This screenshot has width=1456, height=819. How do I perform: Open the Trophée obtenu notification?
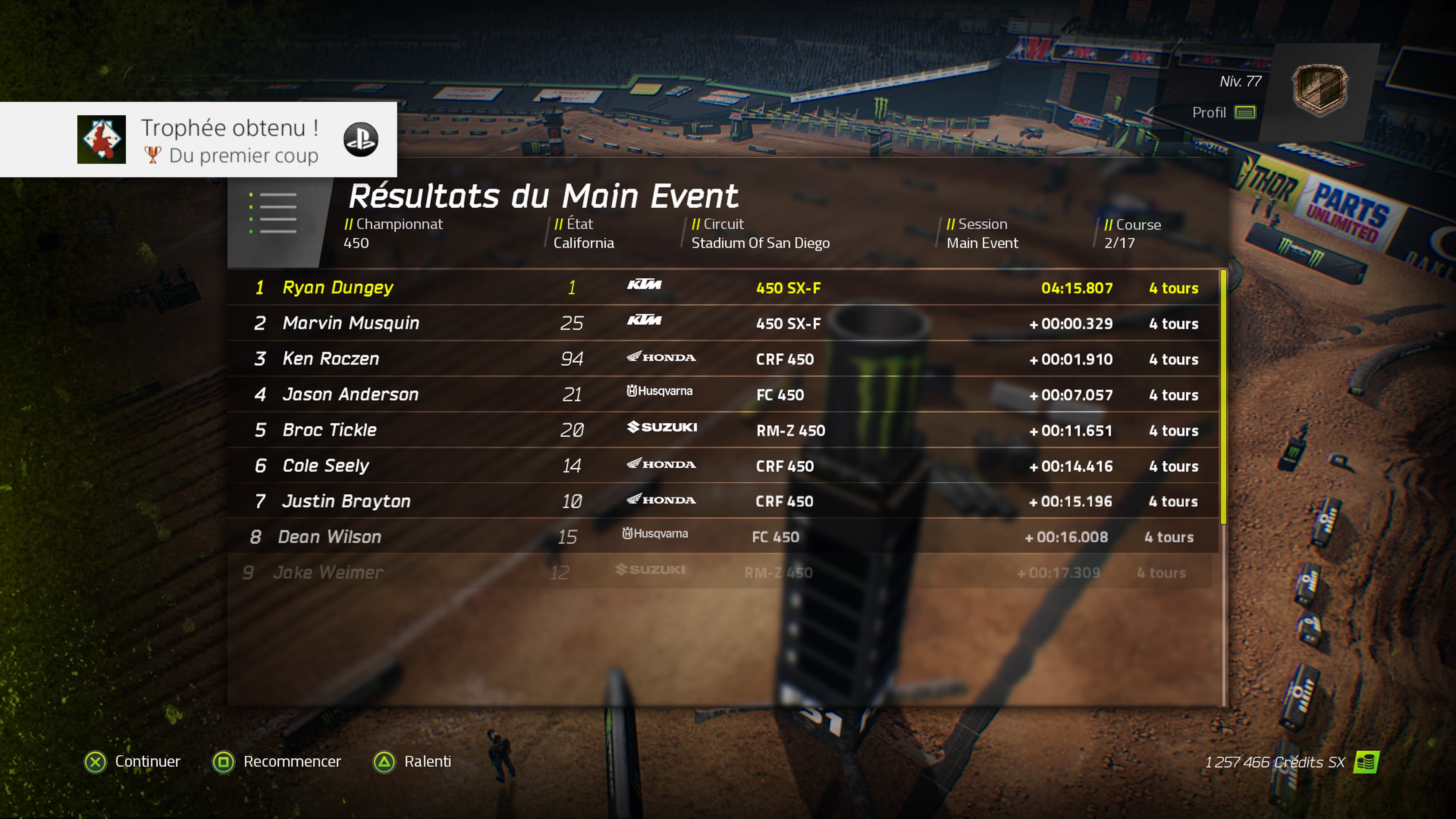coord(198,140)
